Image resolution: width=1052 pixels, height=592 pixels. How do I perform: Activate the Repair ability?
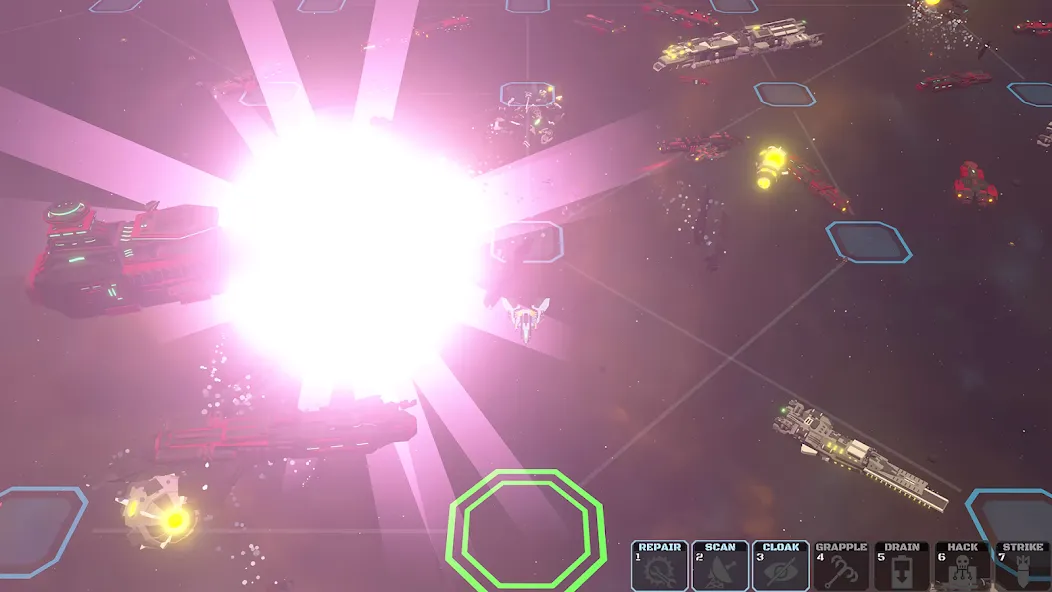(660, 566)
